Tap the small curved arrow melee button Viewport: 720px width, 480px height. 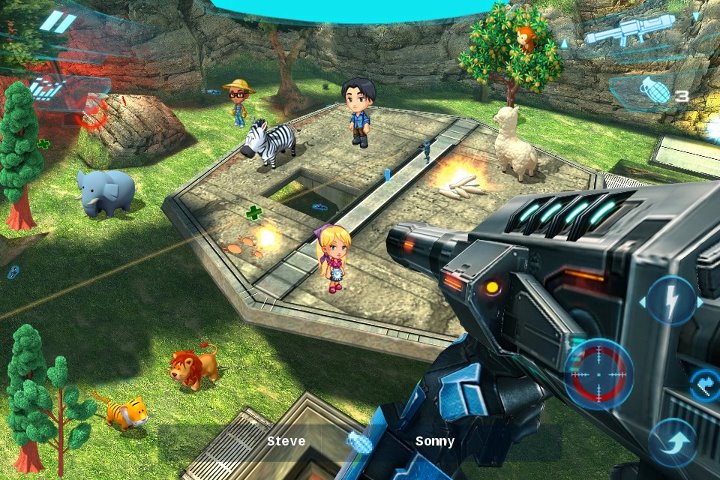704,383
